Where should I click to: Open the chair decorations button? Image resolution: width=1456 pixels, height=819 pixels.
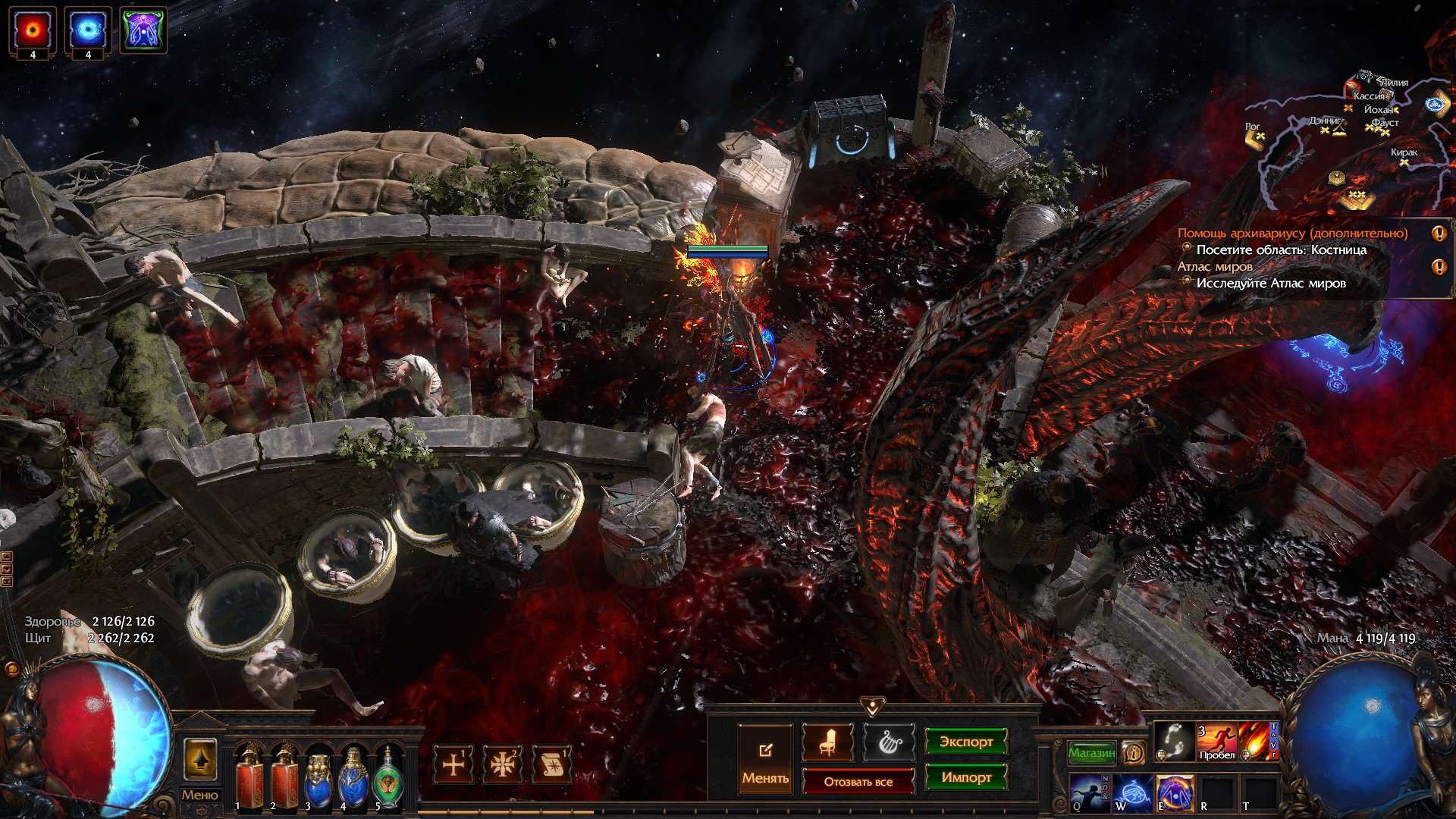click(827, 742)
